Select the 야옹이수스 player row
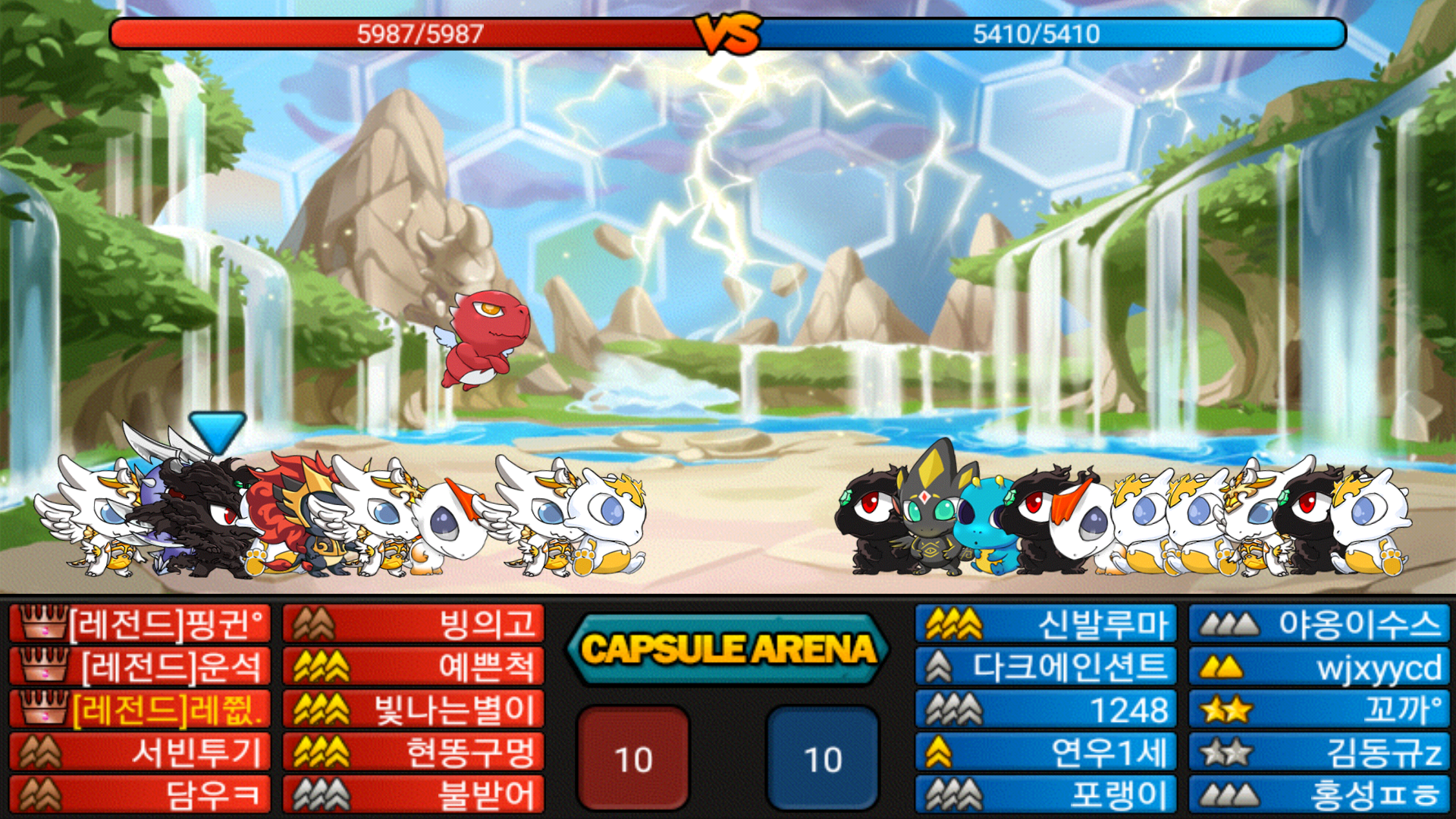This screenshot has width=1456, height=819. pos(1319,624)
